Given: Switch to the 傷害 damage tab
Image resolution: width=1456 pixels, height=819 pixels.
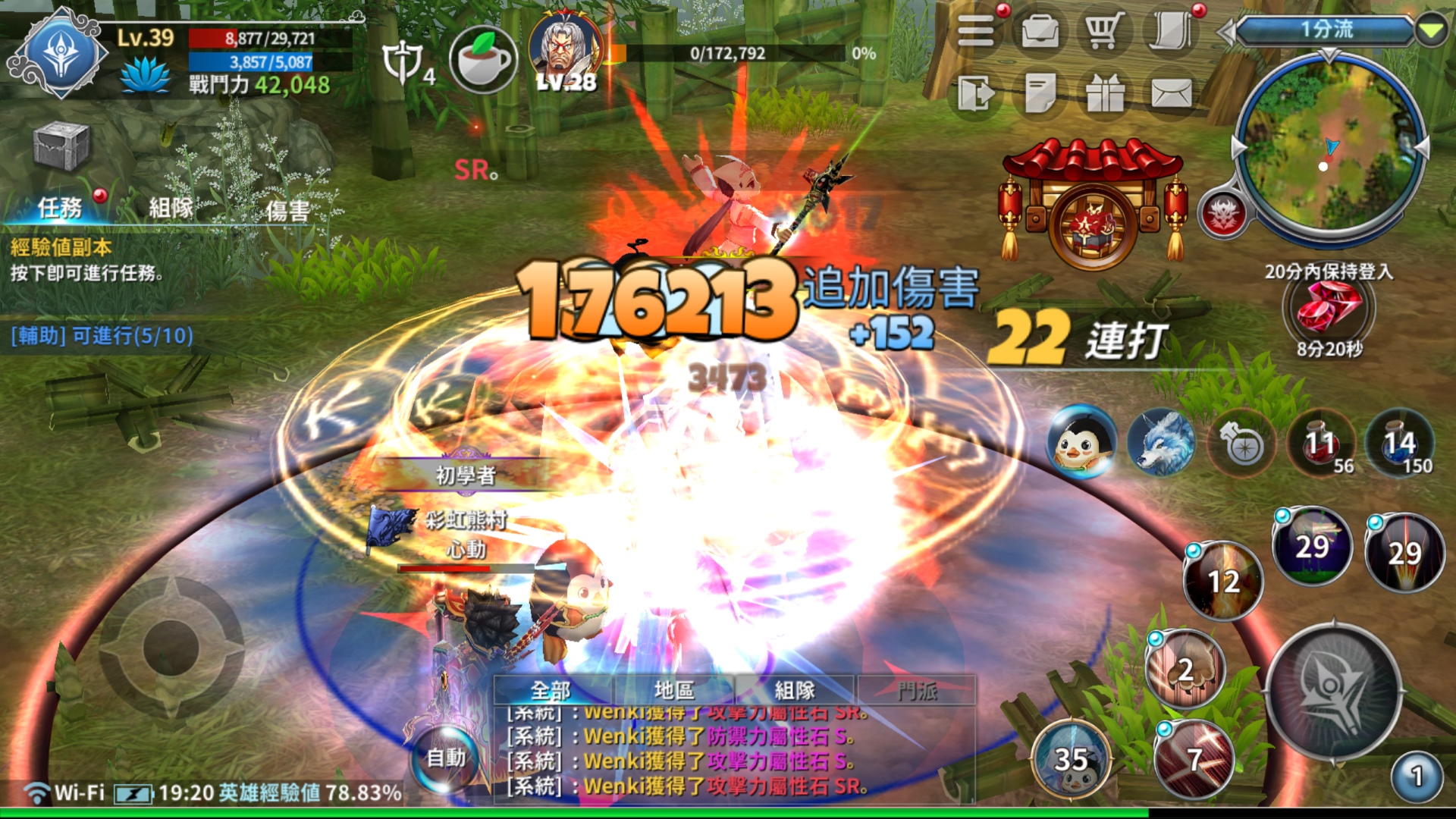Looking at the screenshot, I should point(287,210).
